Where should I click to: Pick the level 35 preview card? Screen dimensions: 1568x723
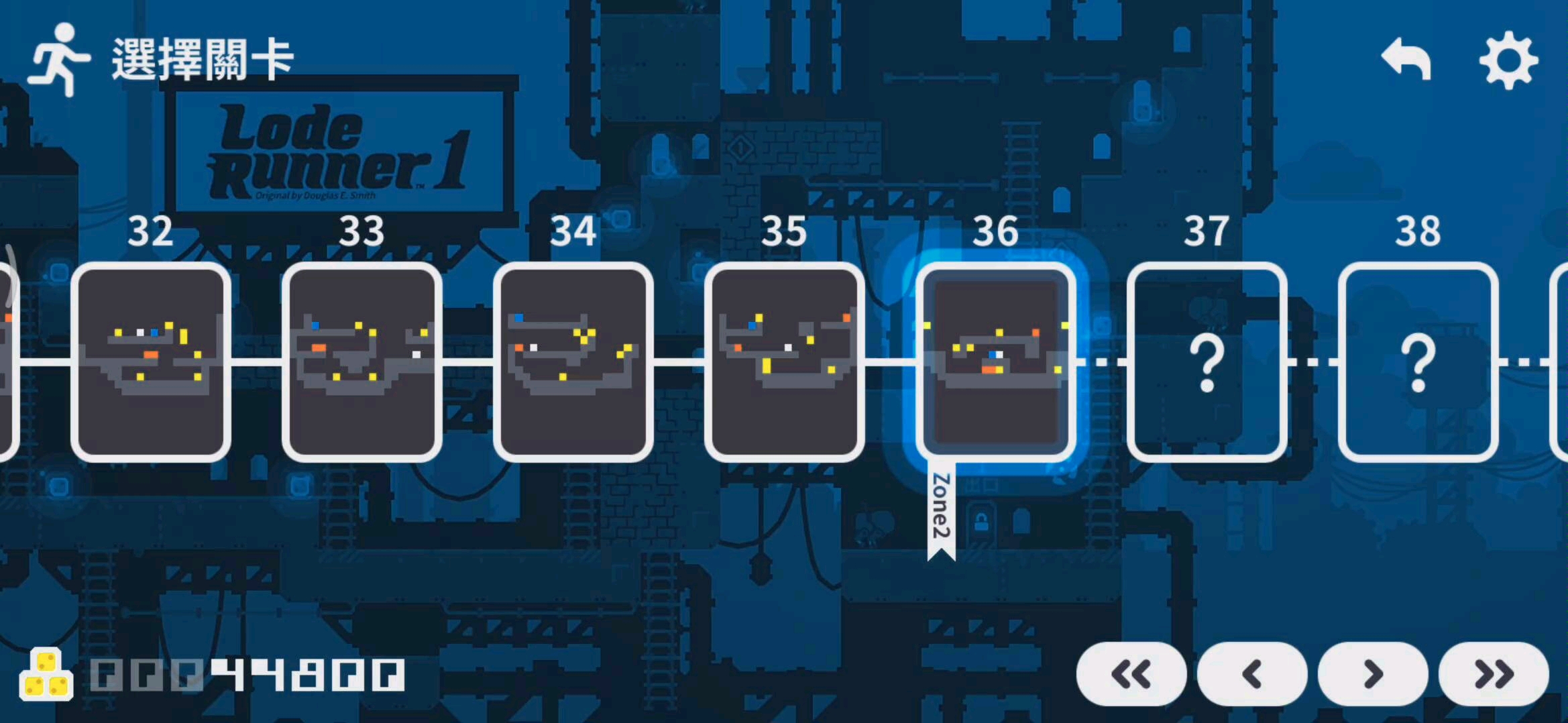tap(785, 362)
